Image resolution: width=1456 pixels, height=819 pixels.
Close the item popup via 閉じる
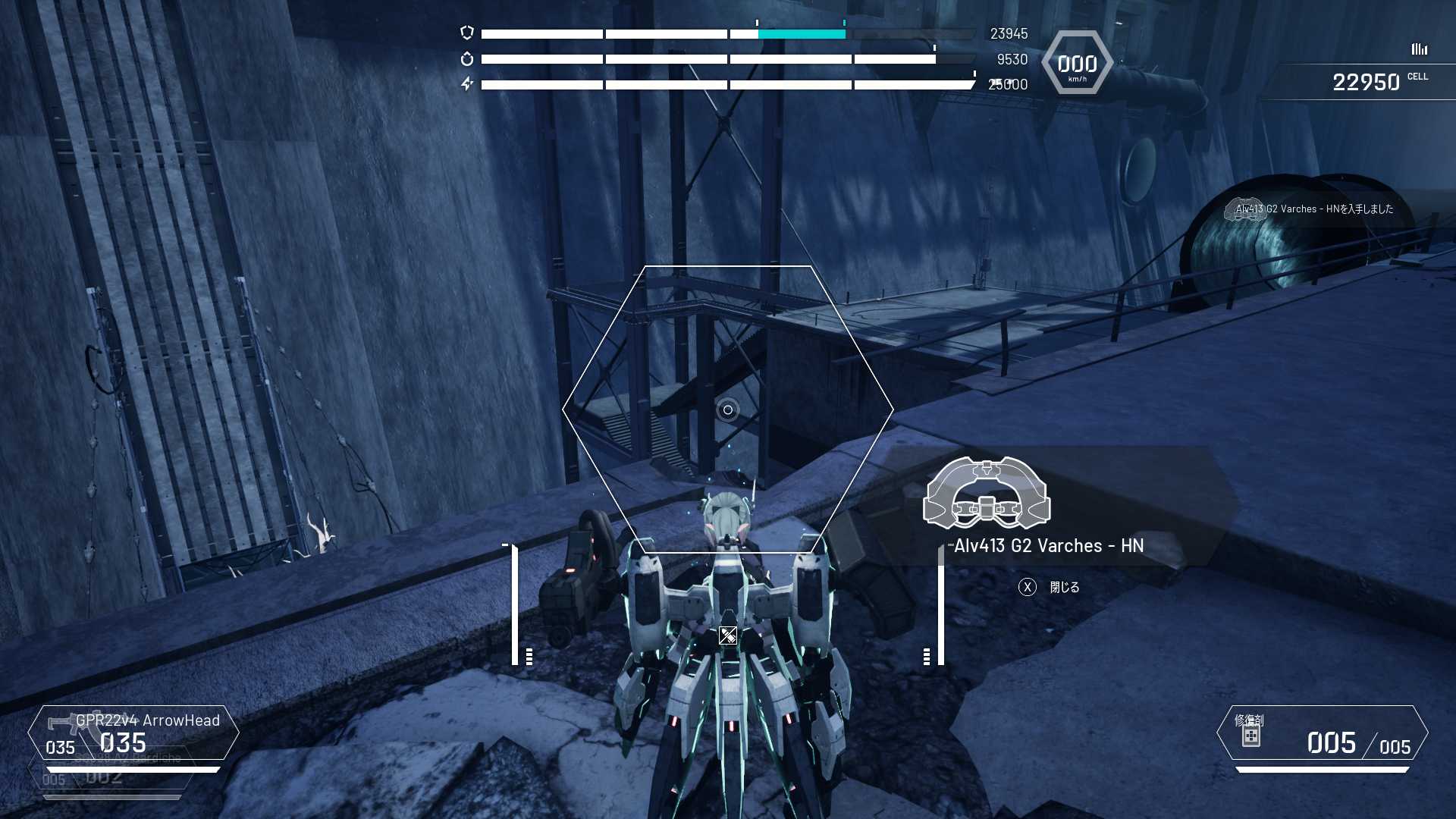(1050, 587)
